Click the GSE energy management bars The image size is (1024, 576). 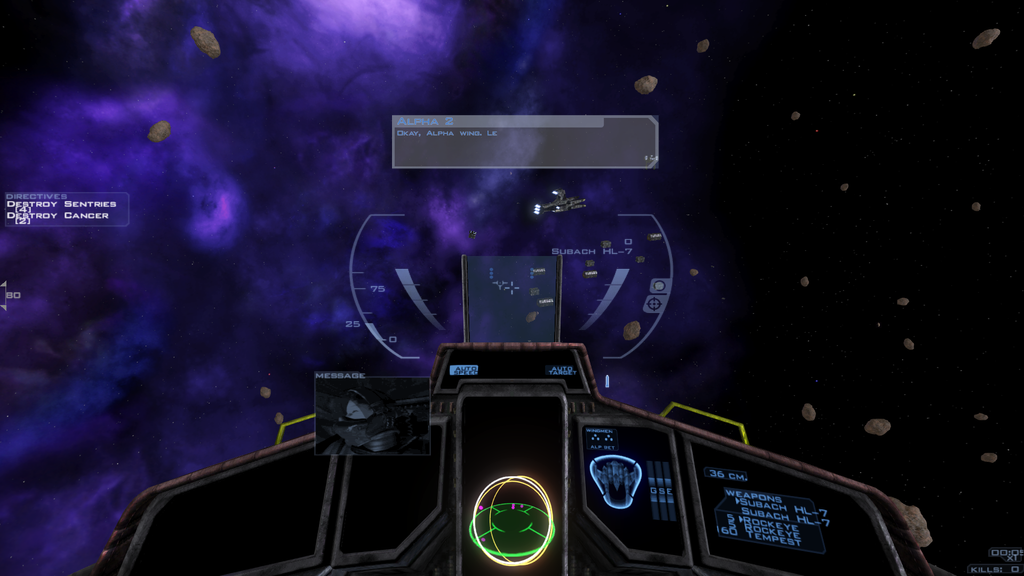tap(660, 490)
